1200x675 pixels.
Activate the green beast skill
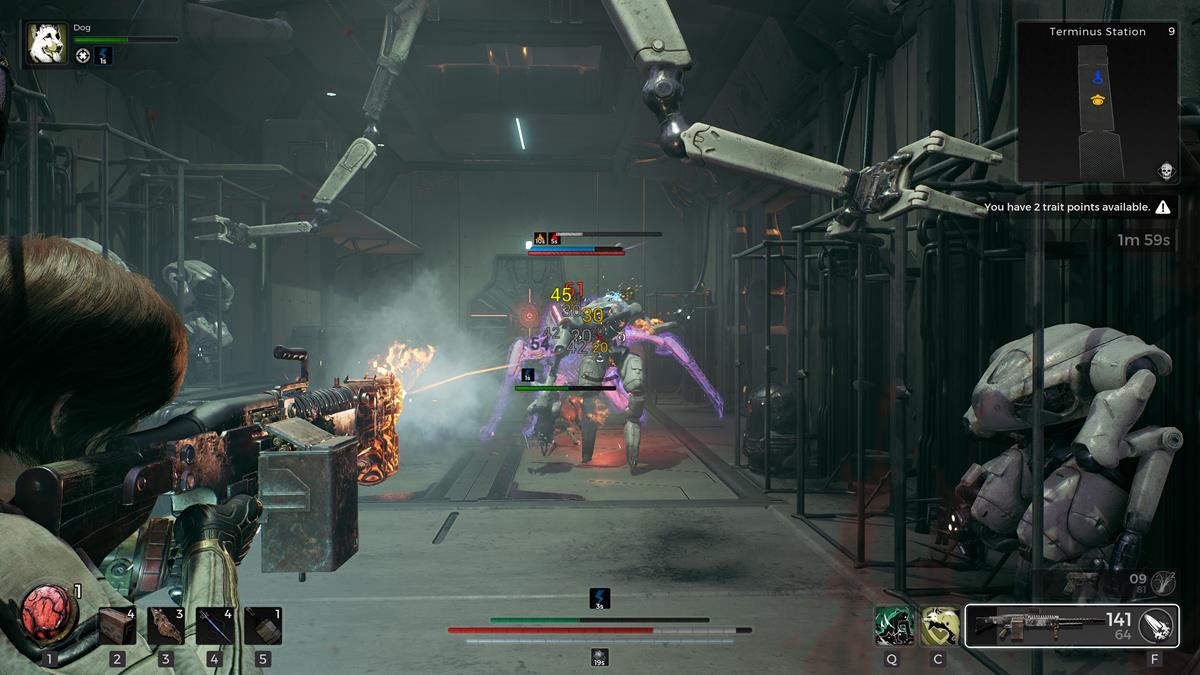point(892,626)
